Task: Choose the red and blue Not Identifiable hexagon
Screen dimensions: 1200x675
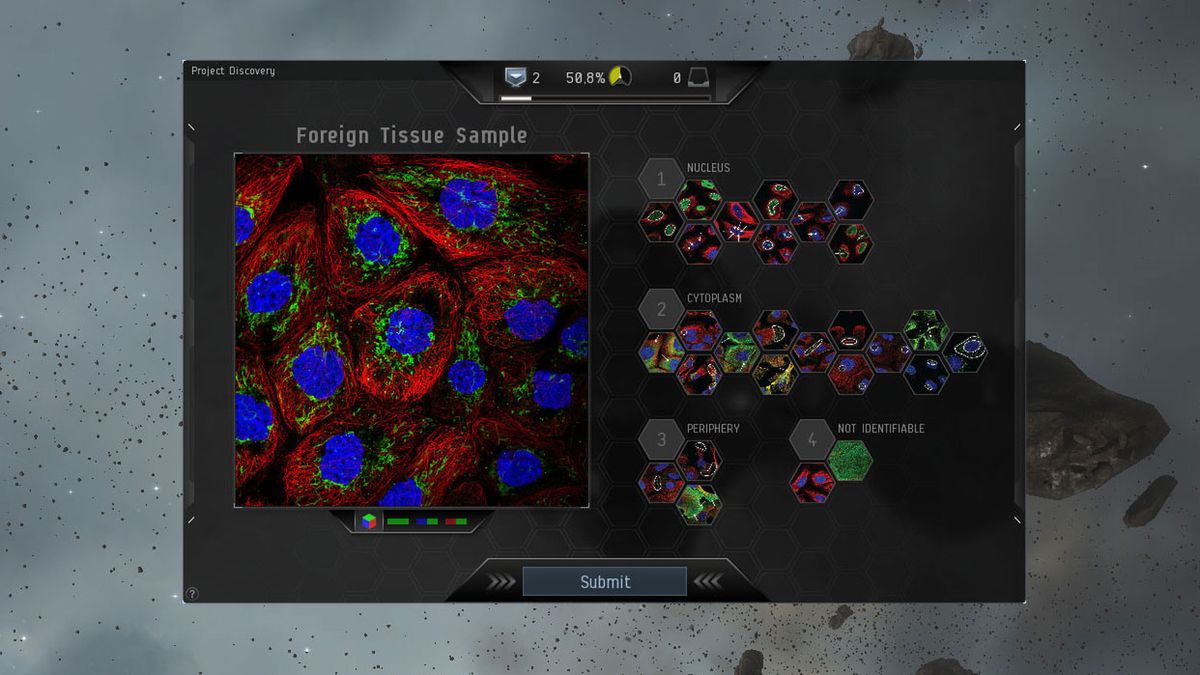Action: pyautogui.click(x=813, y=482)
